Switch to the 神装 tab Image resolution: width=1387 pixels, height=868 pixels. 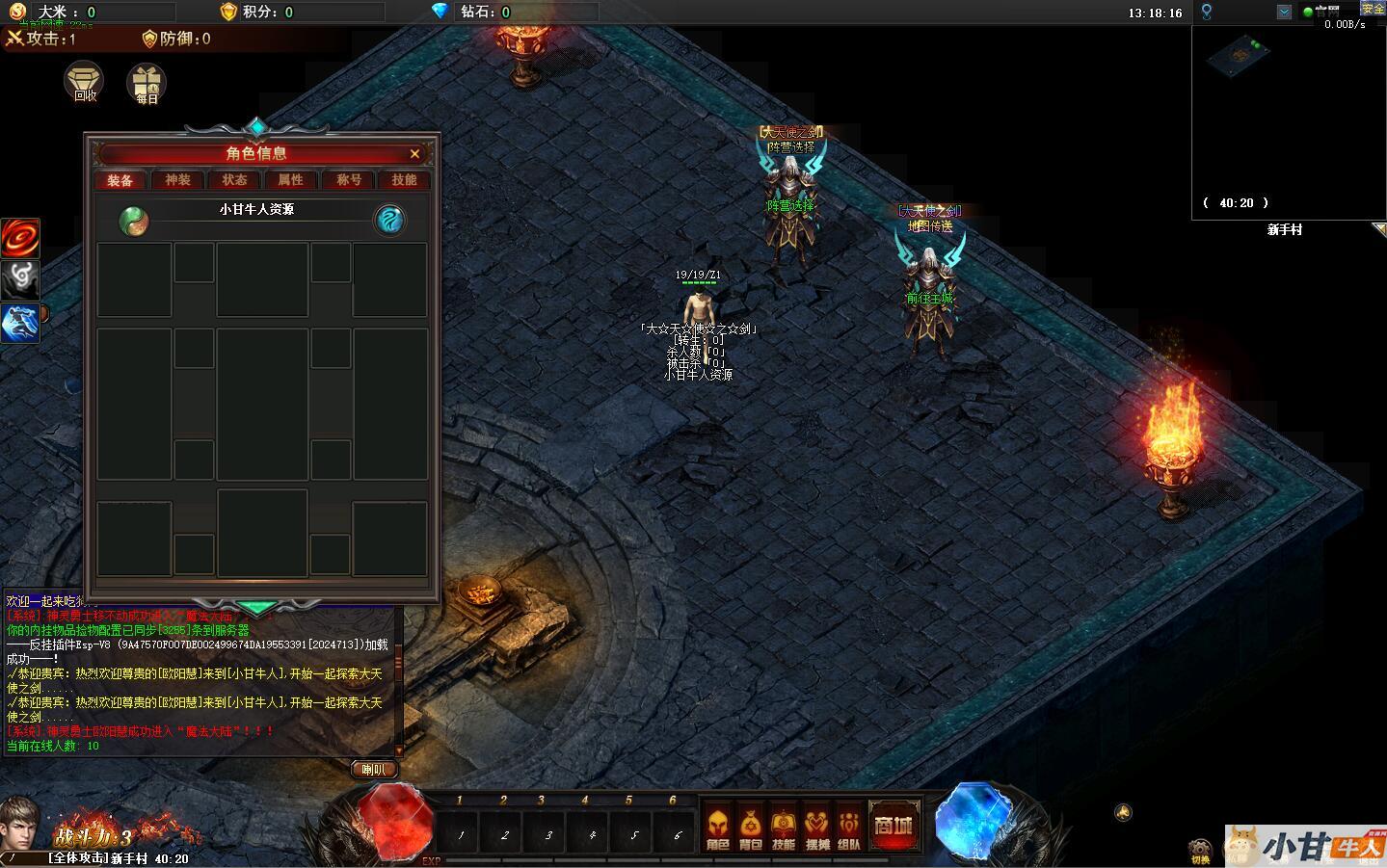coord(177,180)
